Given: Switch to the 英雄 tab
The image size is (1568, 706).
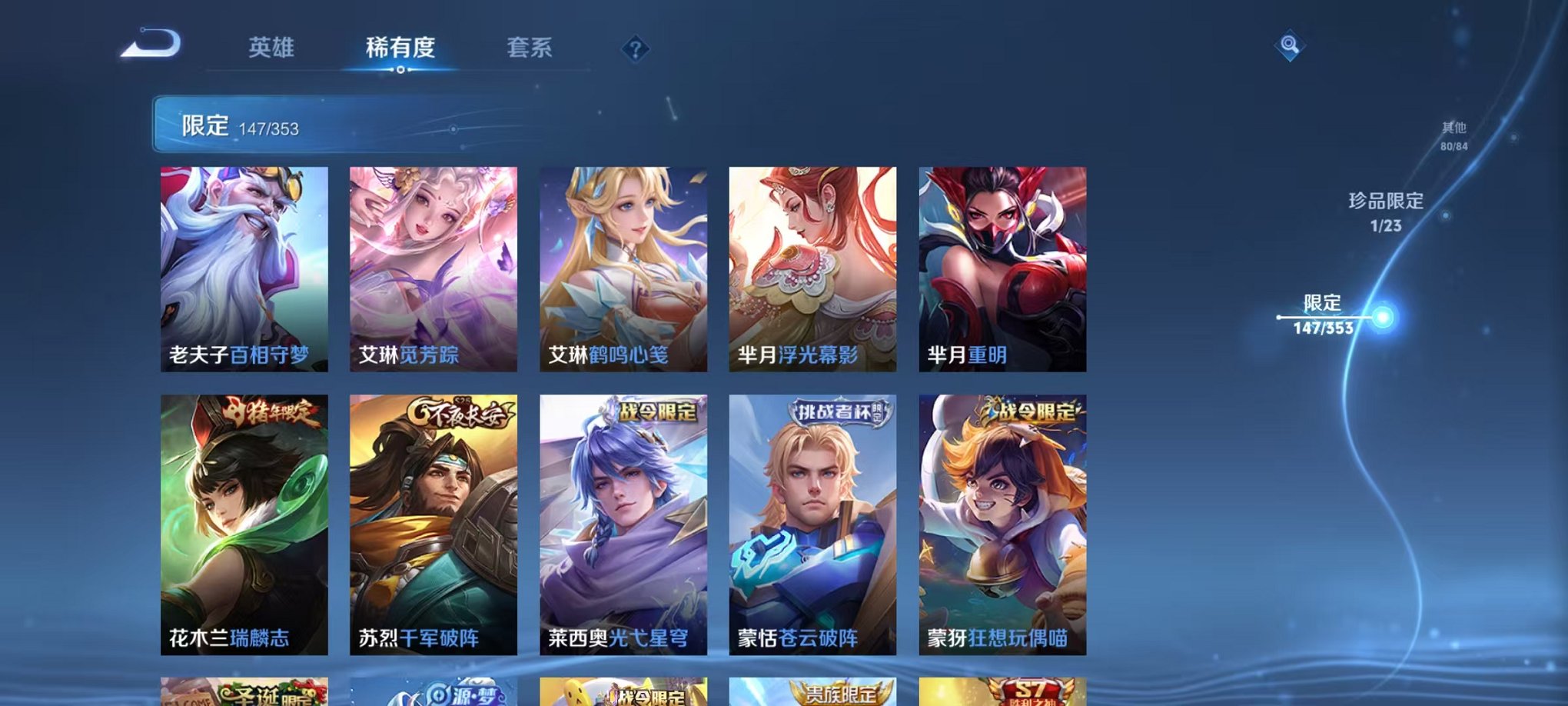Looking at the screenshot, I should click(273, 48).
